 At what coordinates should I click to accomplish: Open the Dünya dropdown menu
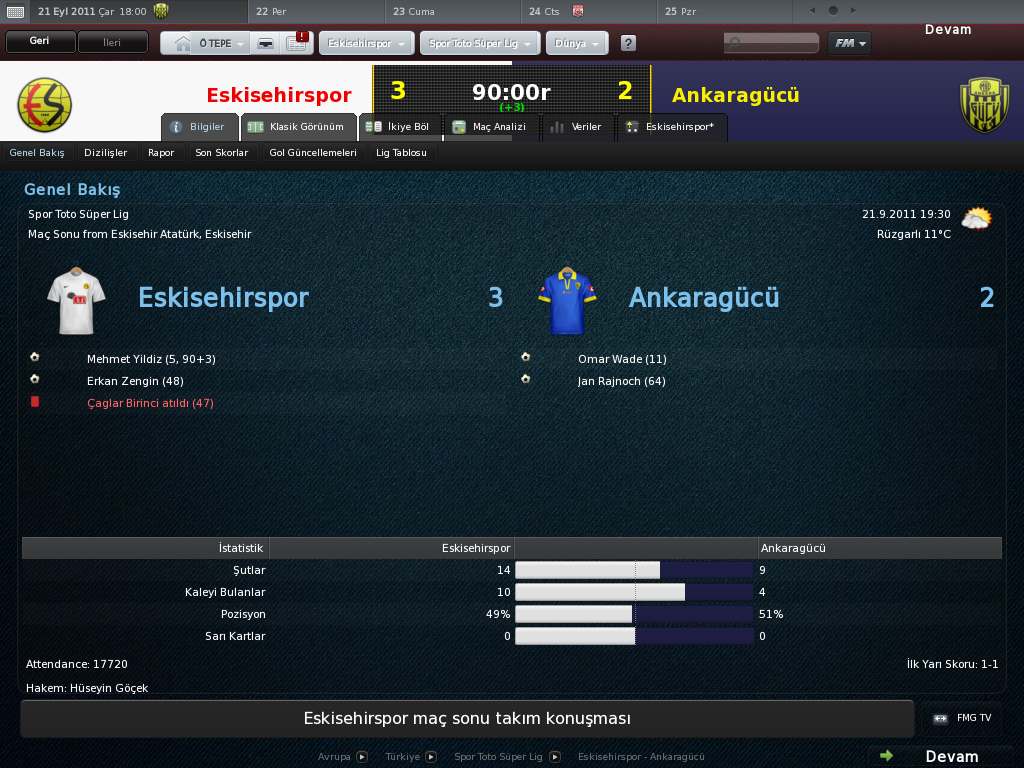coord(577,44)
